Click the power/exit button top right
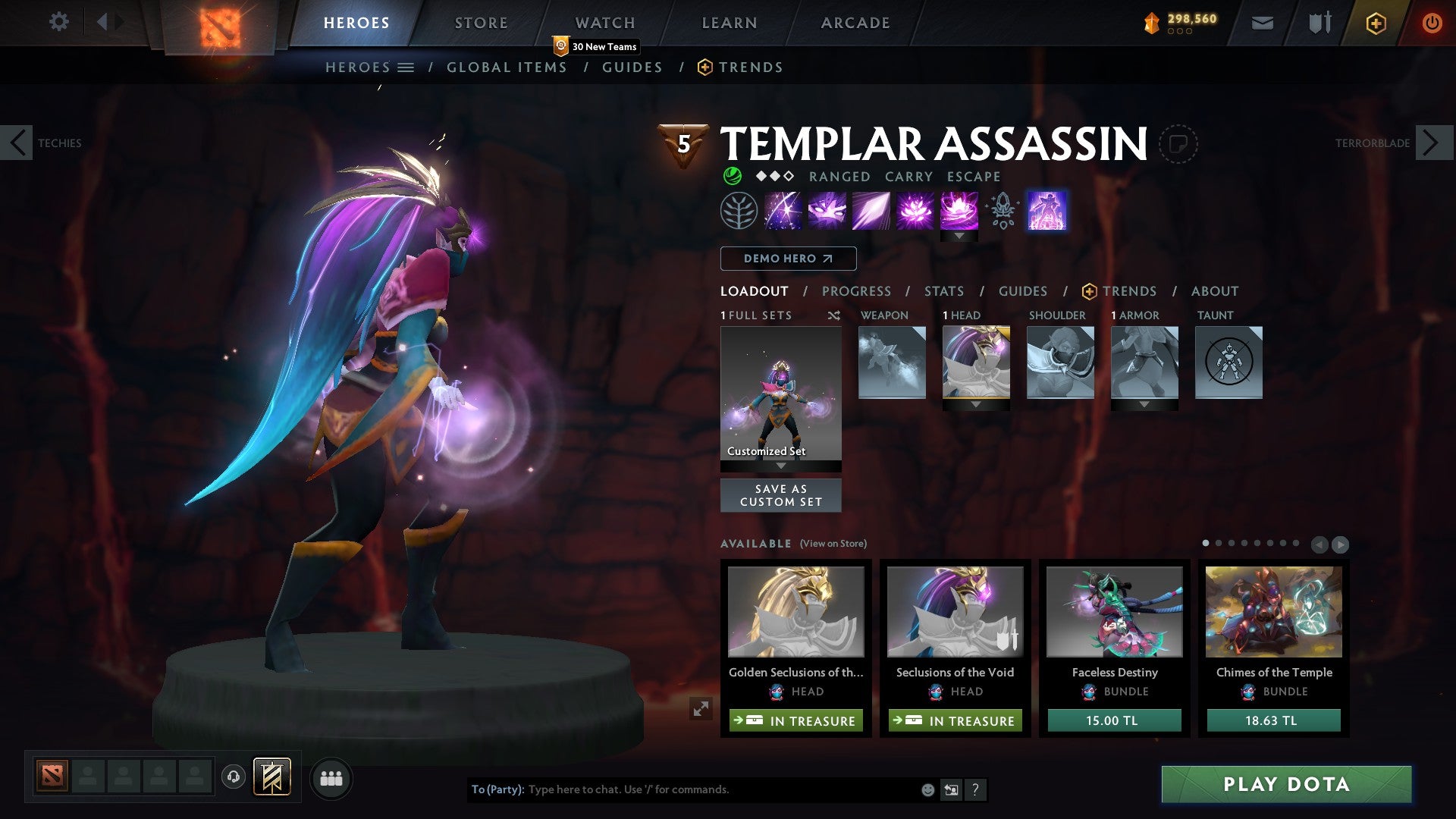The width and height of the screenshot is (1456, 819). click(1432, 23)
